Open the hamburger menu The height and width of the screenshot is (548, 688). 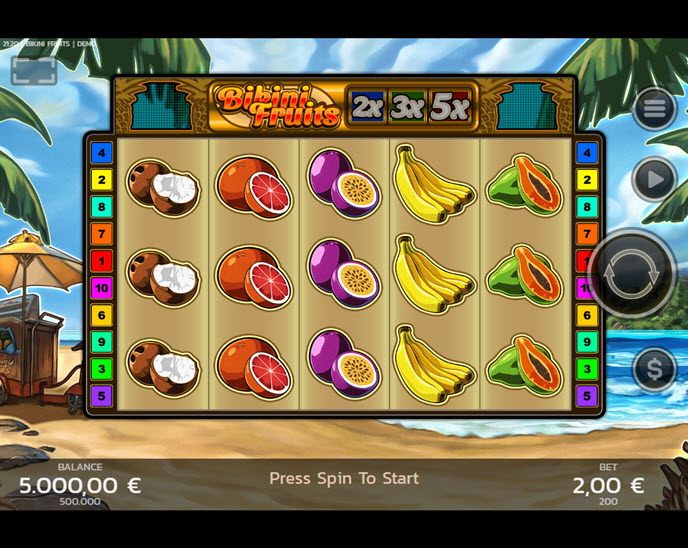coord(654,108)
